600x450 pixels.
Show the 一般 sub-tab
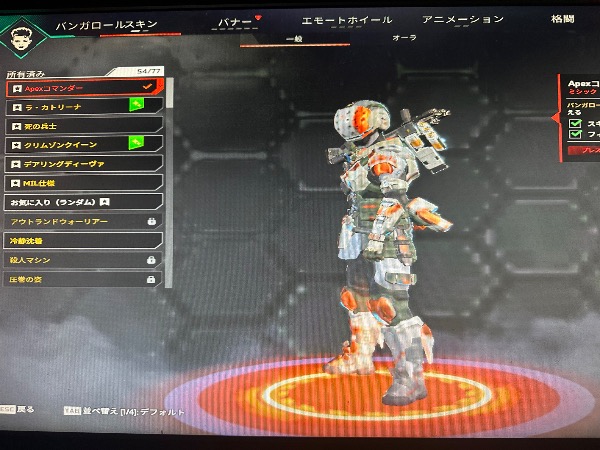[x=294, y=38]
